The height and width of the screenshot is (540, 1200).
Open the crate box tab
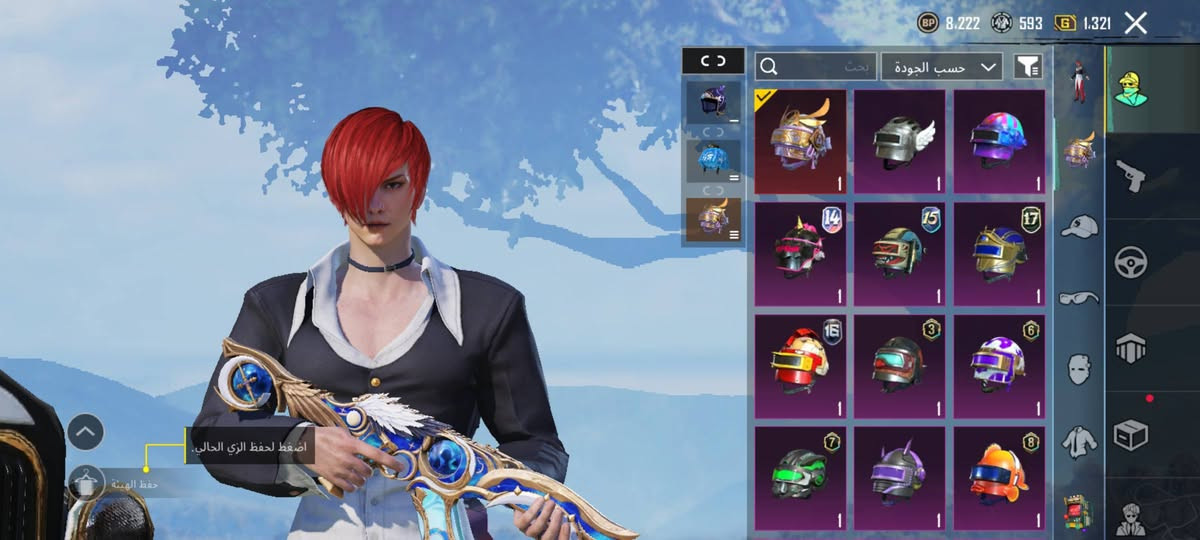(x=1131, y=435)
